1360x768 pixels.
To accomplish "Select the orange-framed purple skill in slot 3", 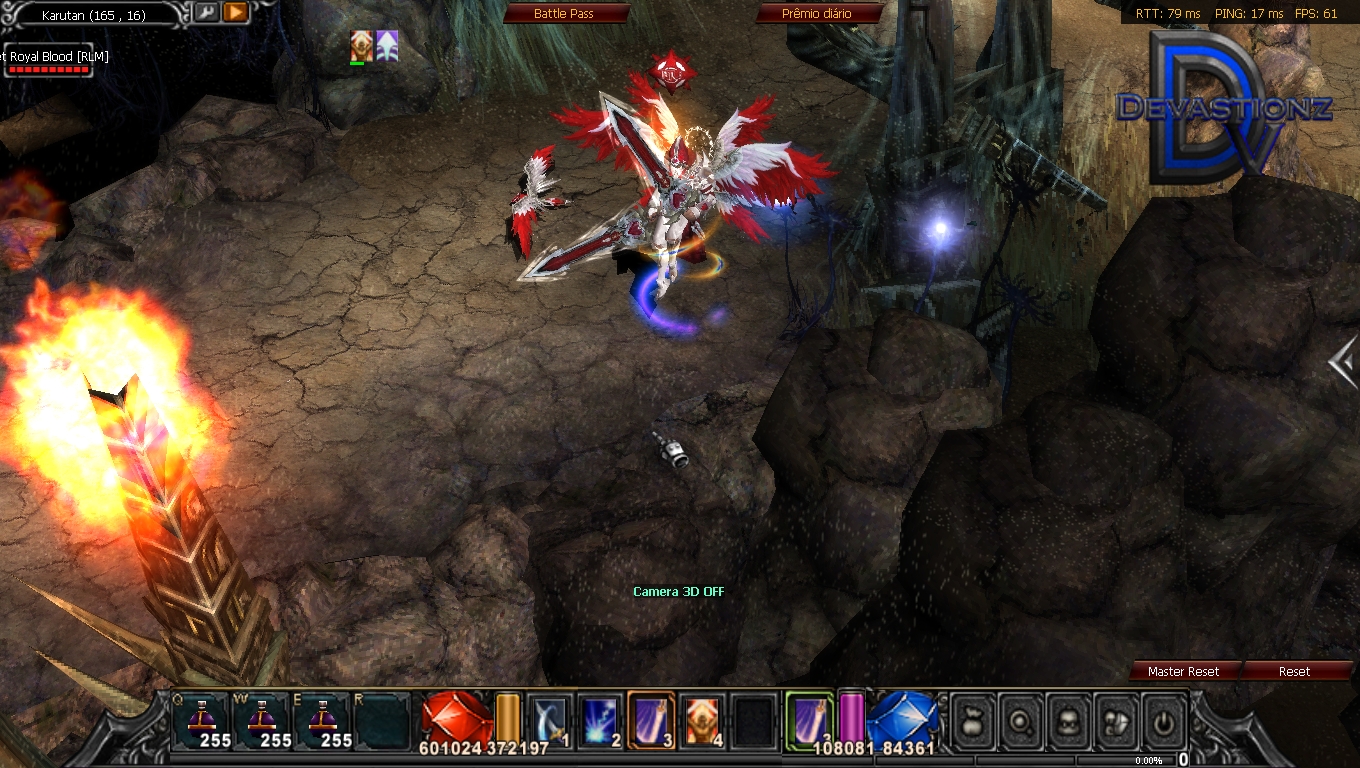I will pyautogui.click(x=650, y=720).
